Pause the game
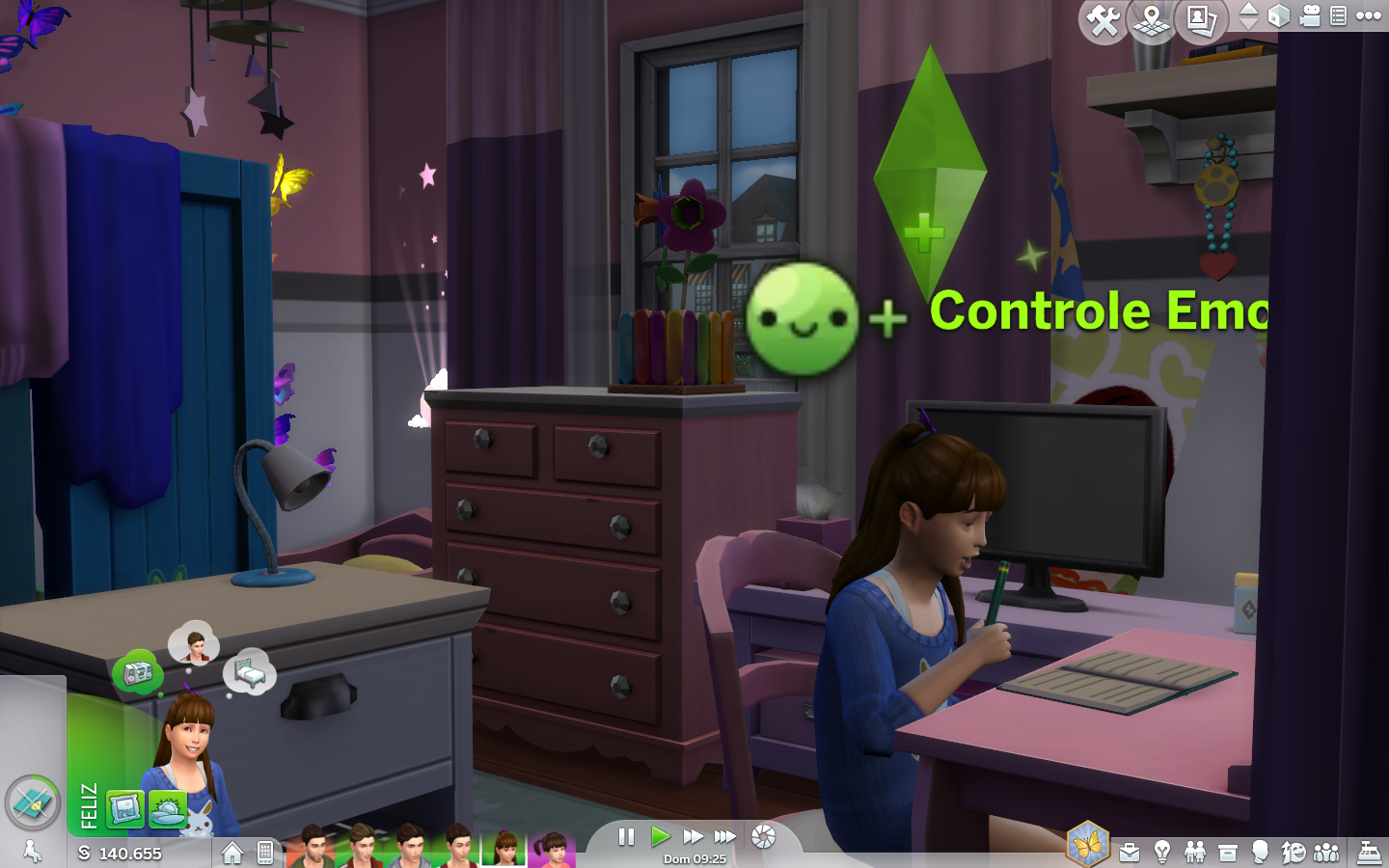The height and width of the screenshot is (868, 1389). [x=626, y=836]
